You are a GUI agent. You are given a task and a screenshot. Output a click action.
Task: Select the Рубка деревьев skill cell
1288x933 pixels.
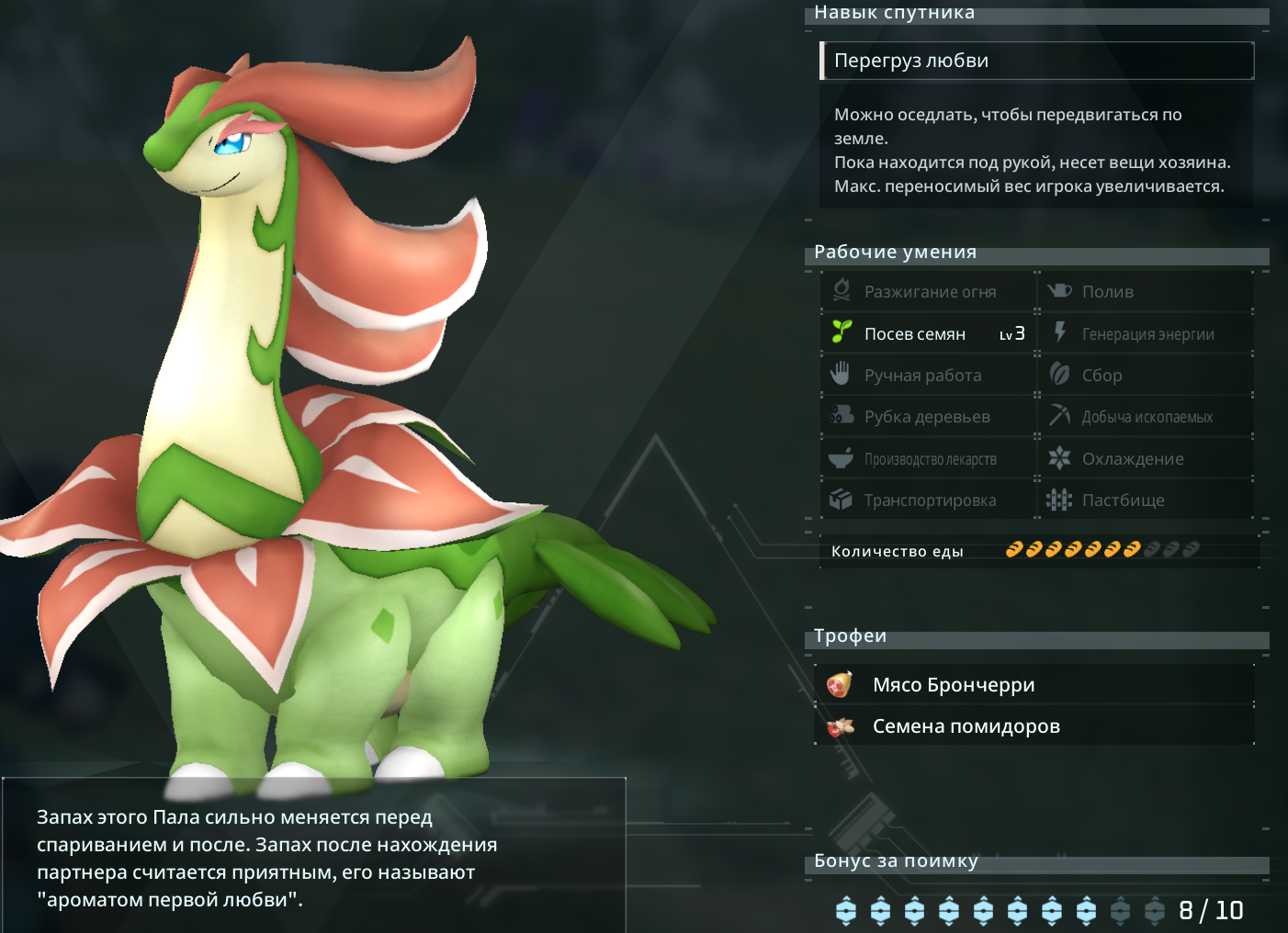(928, 417)
